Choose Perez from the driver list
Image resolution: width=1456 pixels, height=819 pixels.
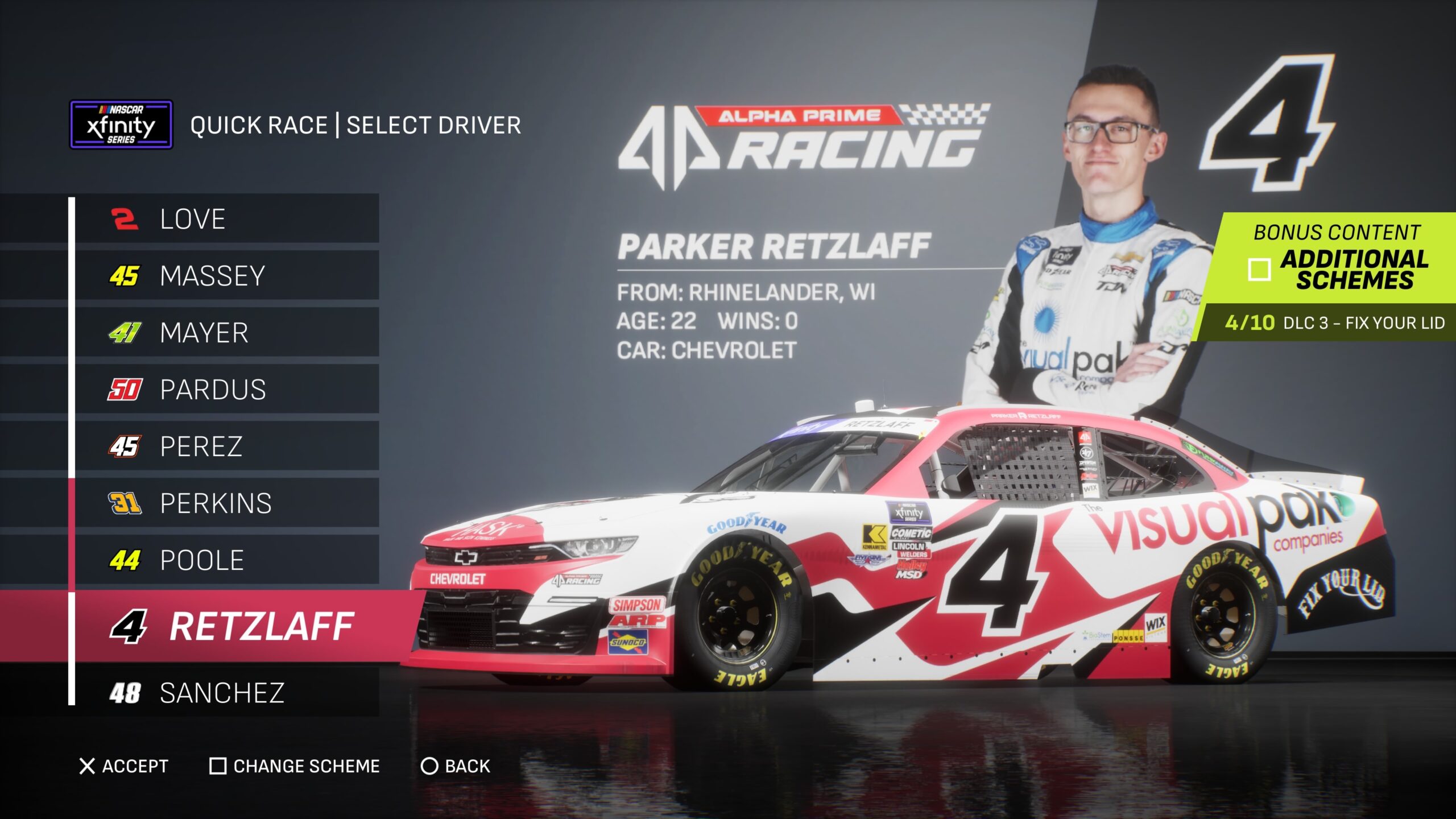(226, 446)
